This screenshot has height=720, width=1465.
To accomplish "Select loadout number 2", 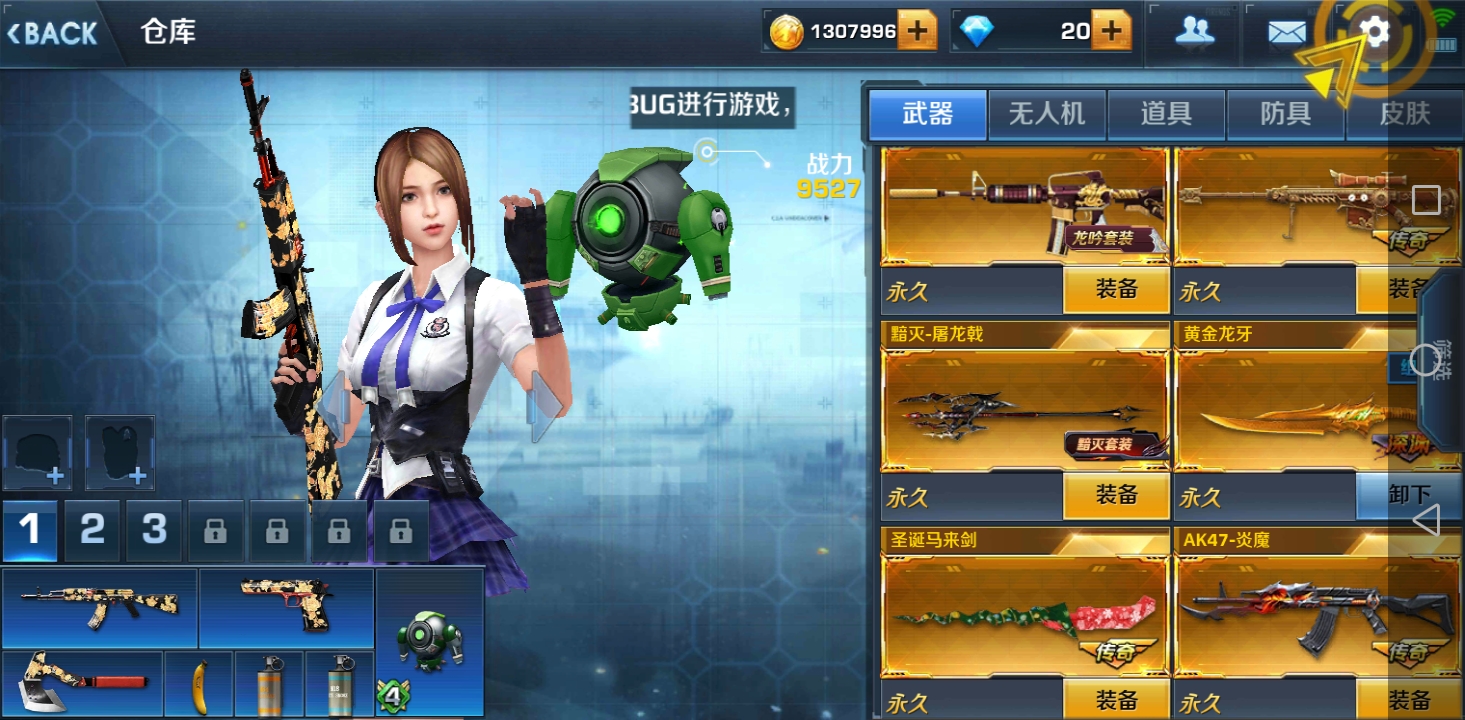I will click(92, 529).
